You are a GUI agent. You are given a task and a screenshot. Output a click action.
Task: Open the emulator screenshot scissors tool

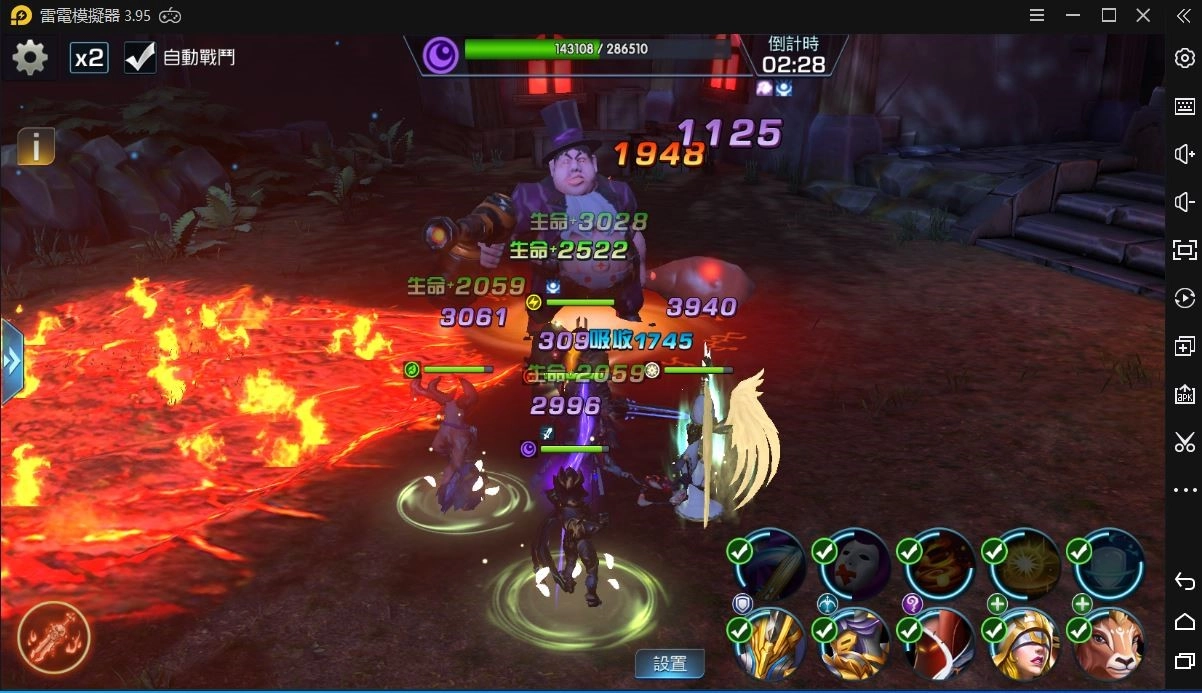[1185, 442]
